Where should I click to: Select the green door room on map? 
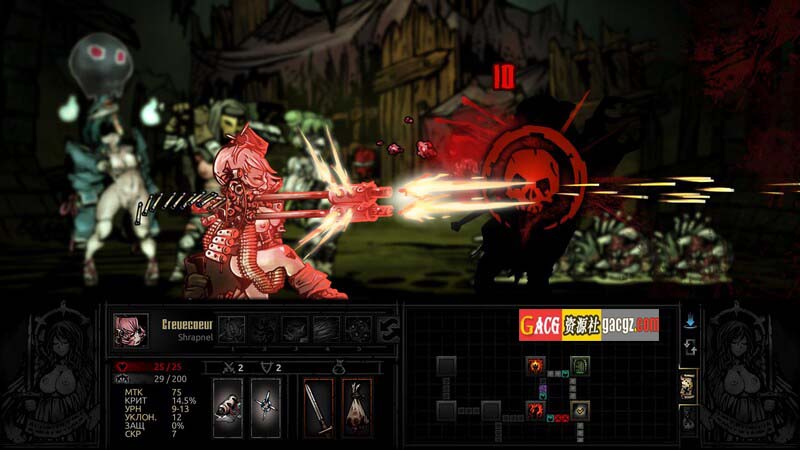[582, 366]
